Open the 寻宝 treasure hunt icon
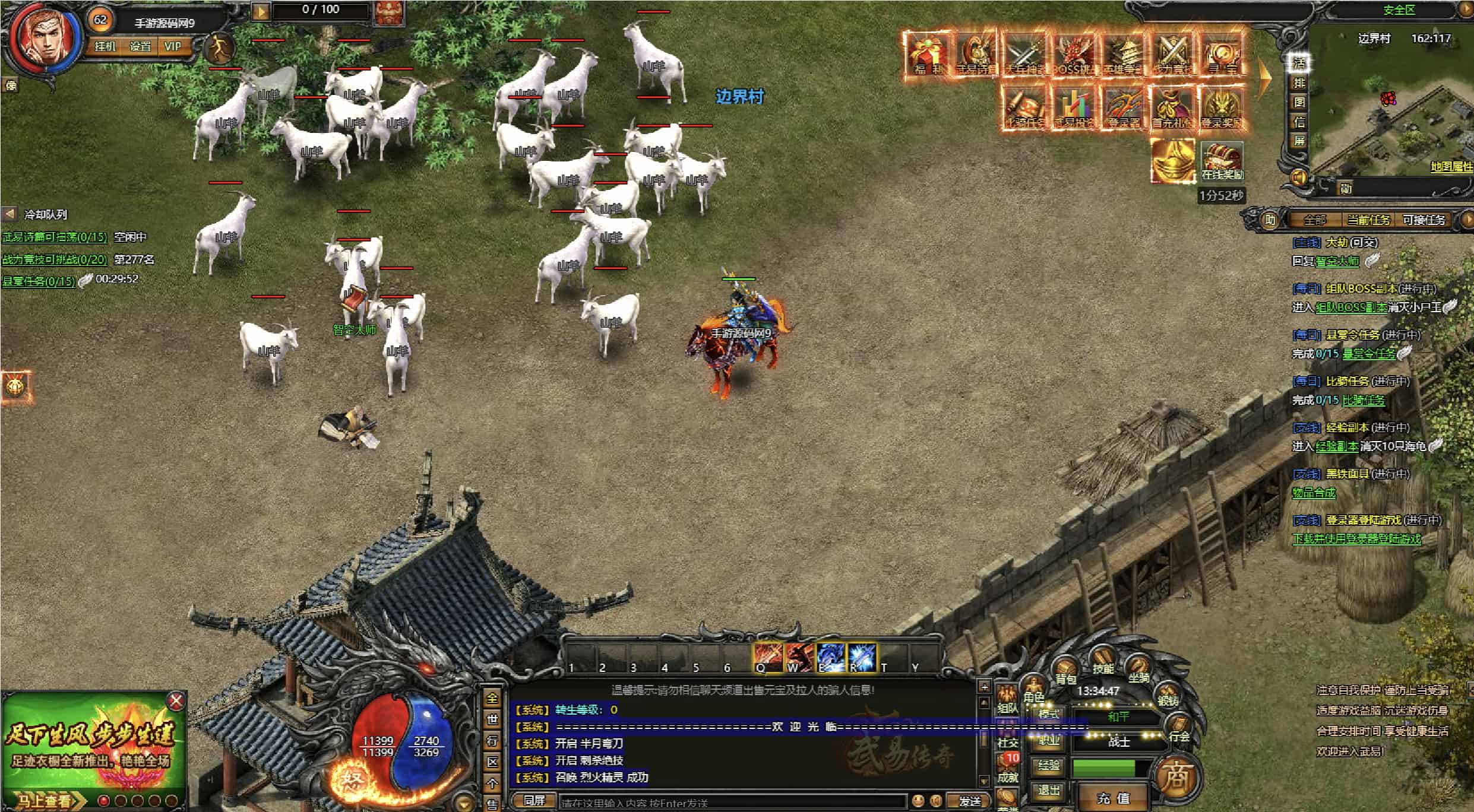 coord(1222,55)
